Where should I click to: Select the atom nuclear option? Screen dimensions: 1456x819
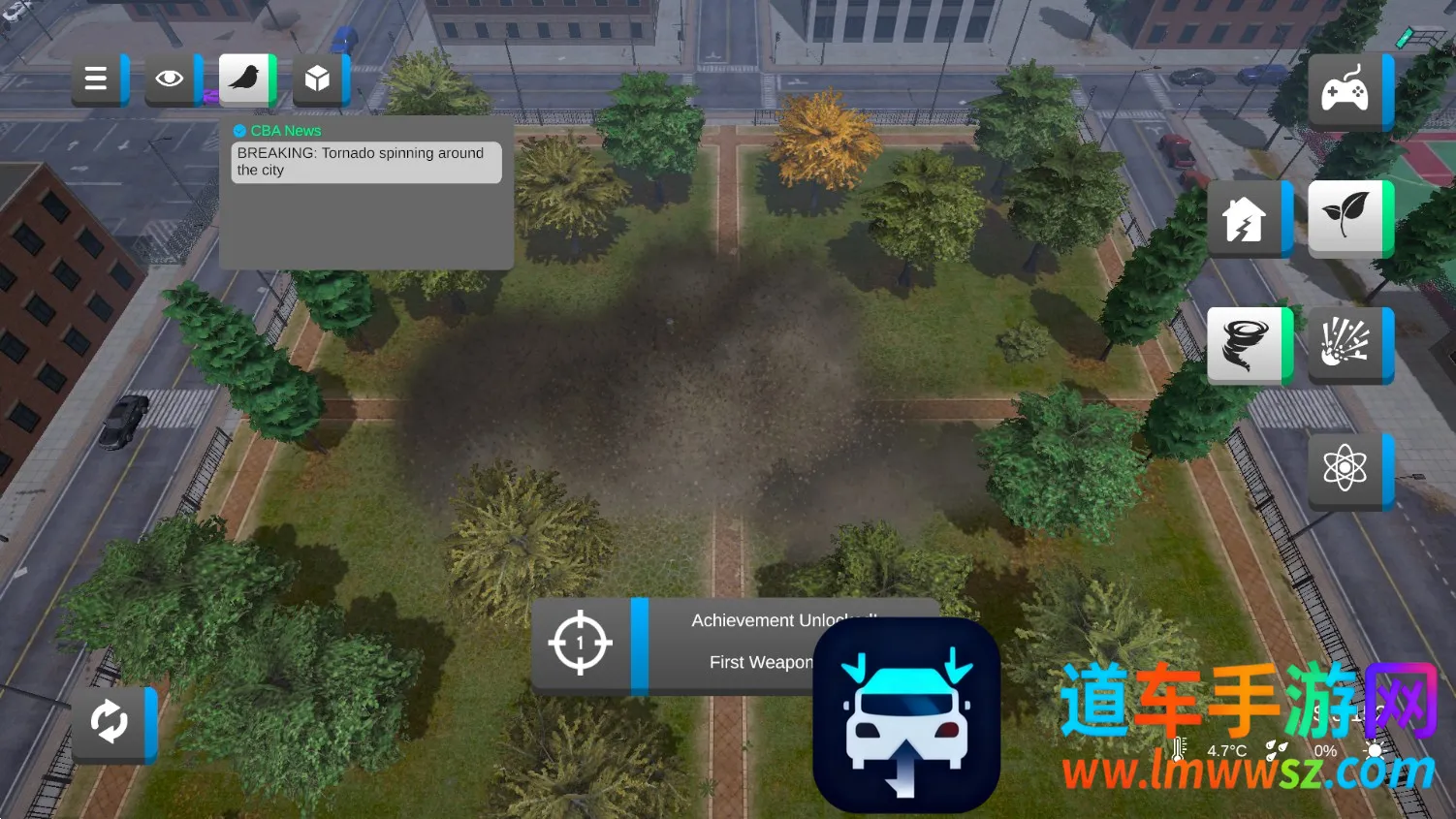point(1345,470)
